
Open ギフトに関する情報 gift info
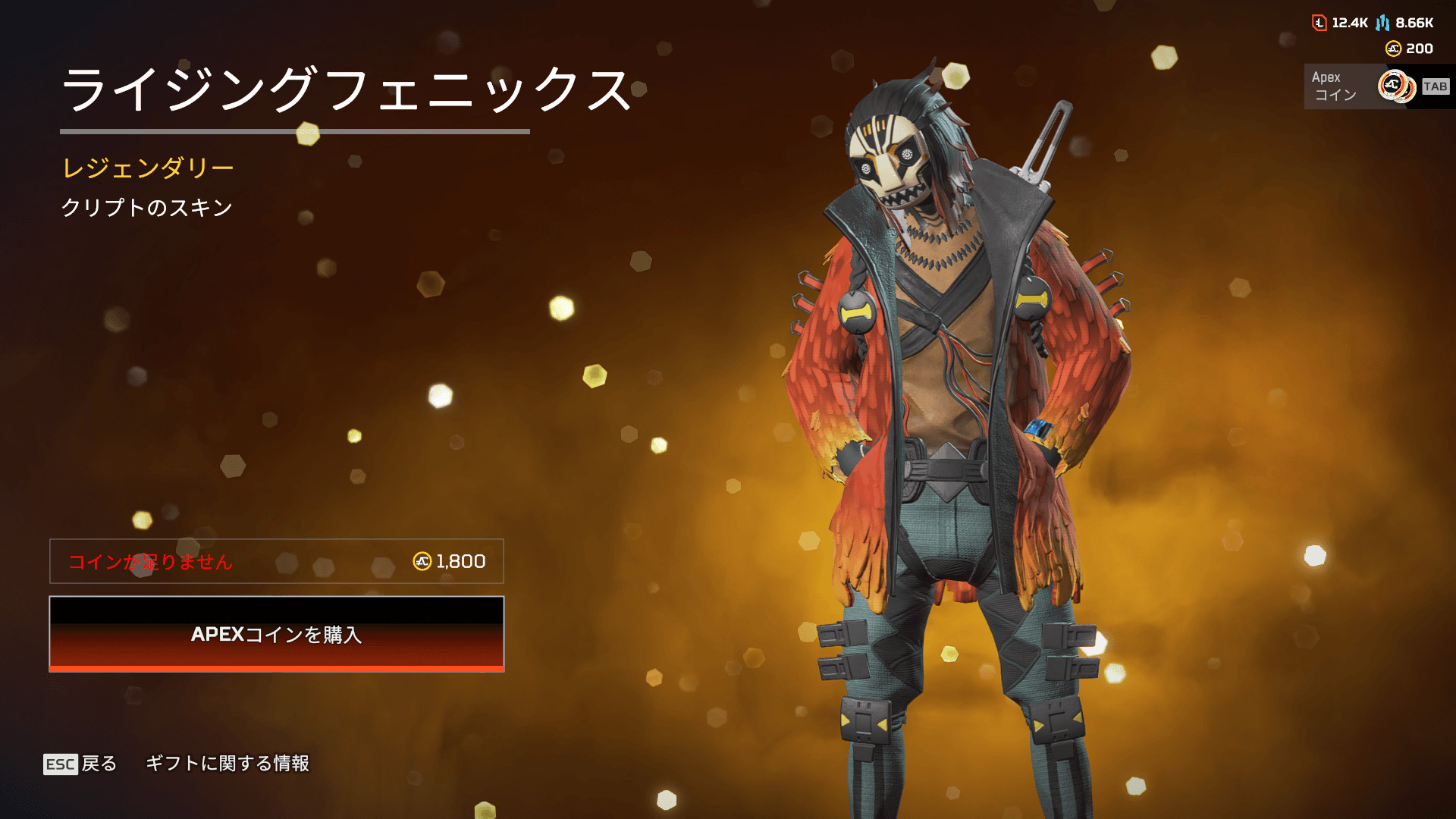227,764
